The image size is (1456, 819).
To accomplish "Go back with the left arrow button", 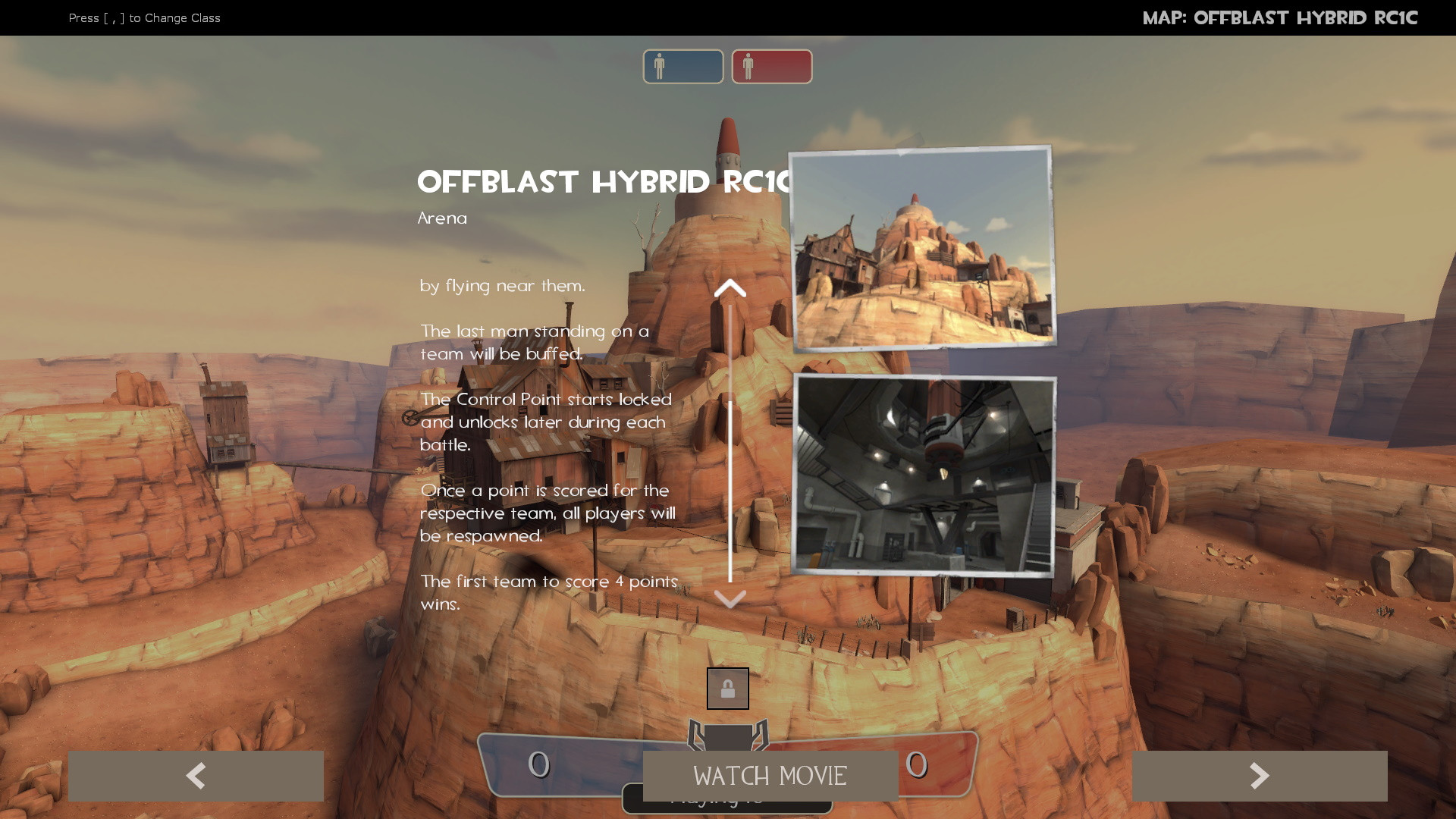I will click(x=196, y=776).
